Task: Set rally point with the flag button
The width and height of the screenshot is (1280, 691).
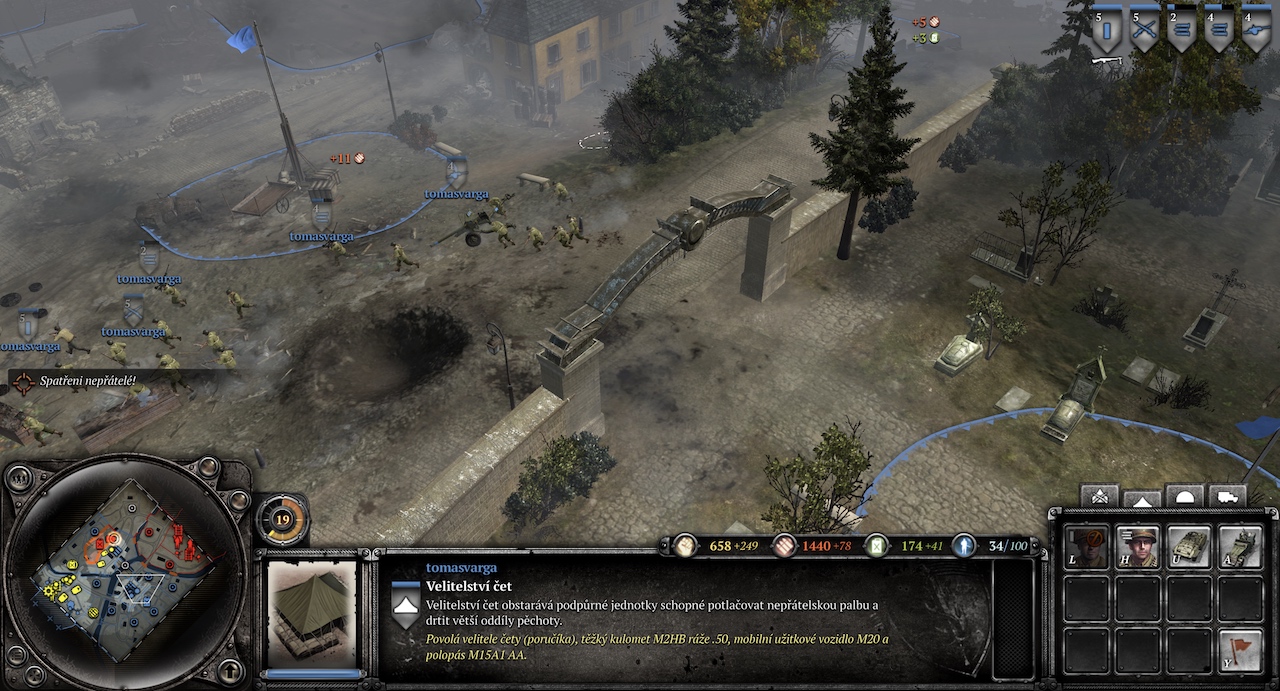Action: 1241,650
